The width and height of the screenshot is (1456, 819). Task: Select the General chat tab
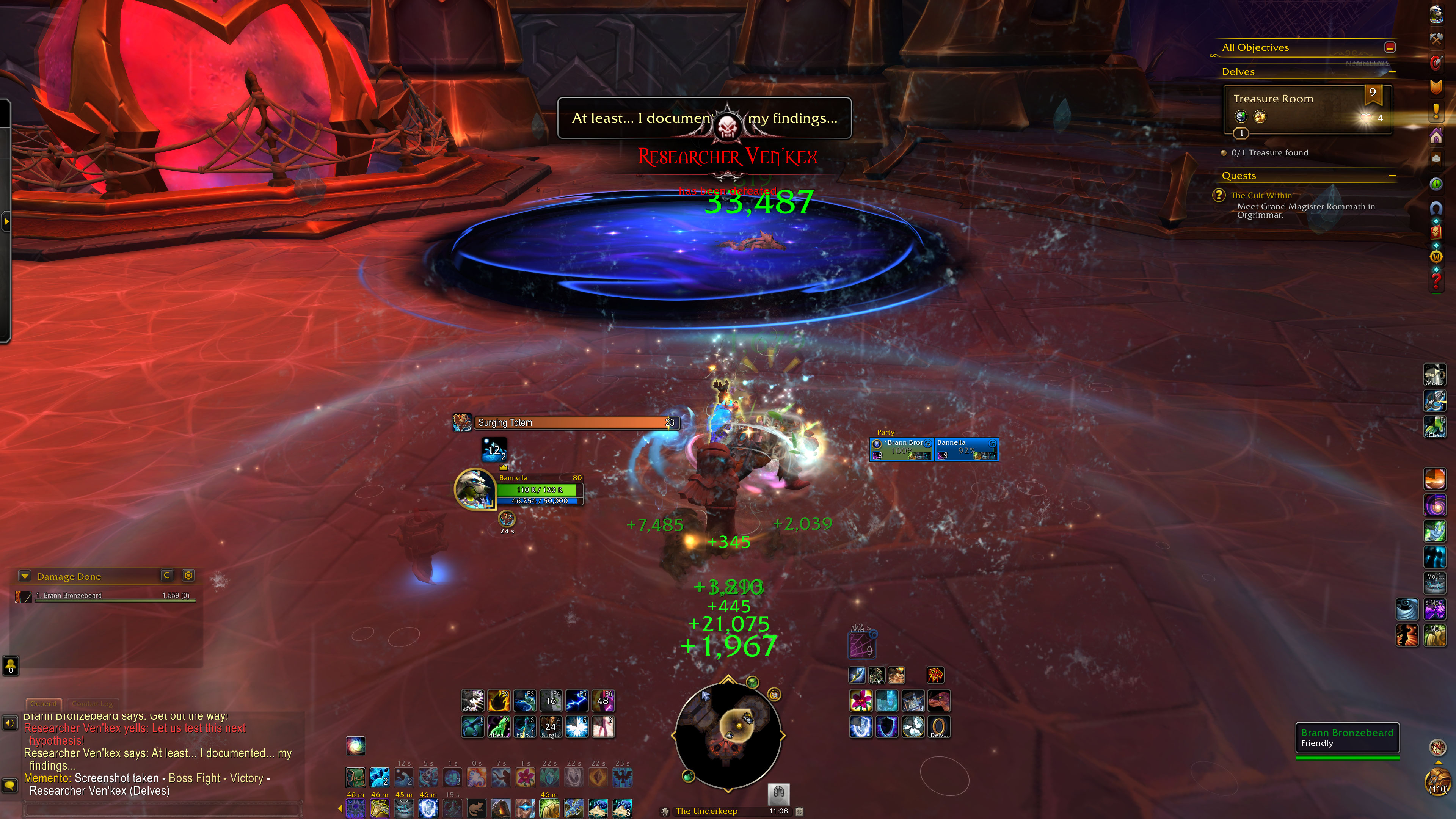click(x=44, y=704)
